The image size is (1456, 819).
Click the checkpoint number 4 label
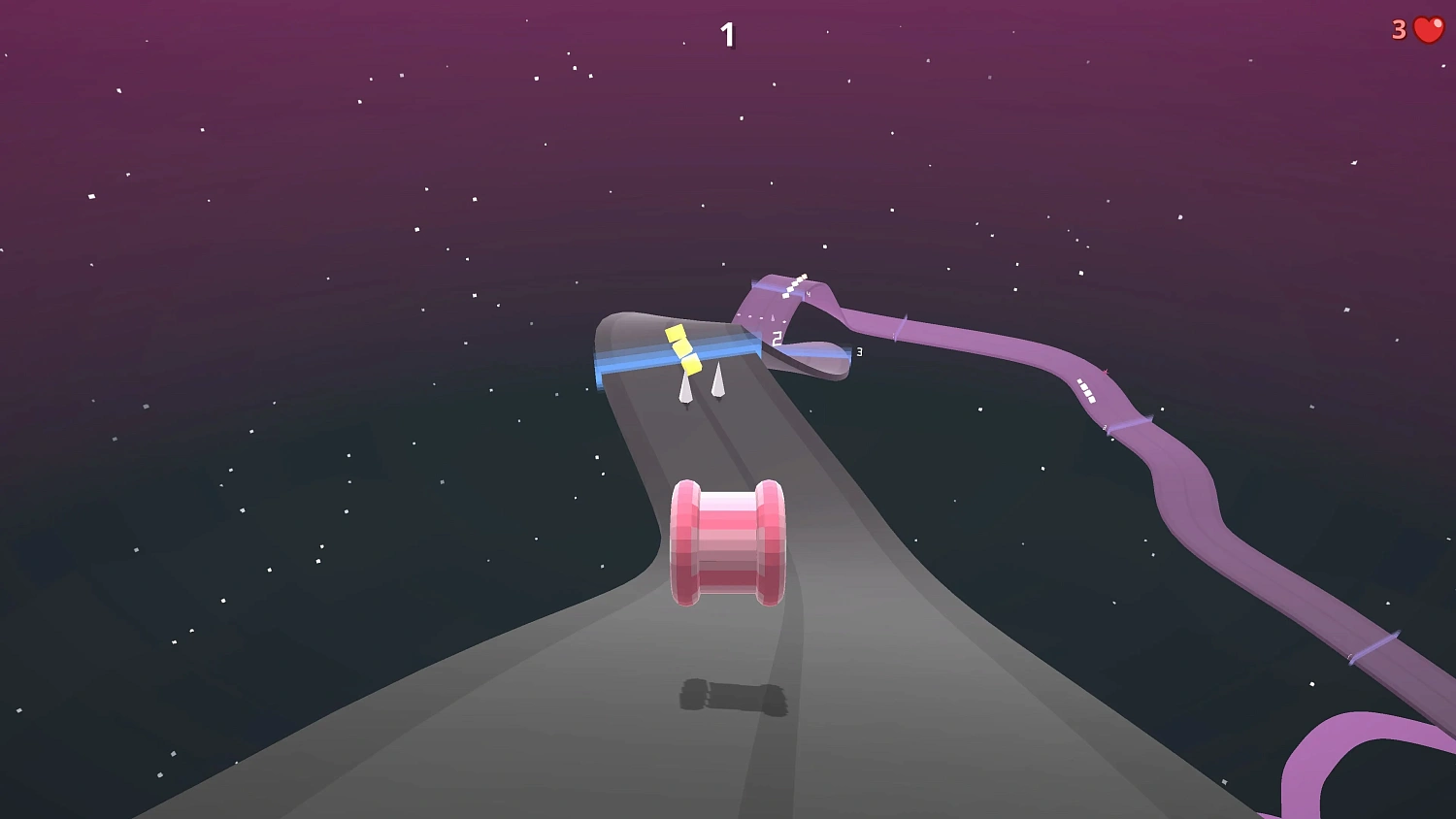pyautogui.click(x=808, y=293)
